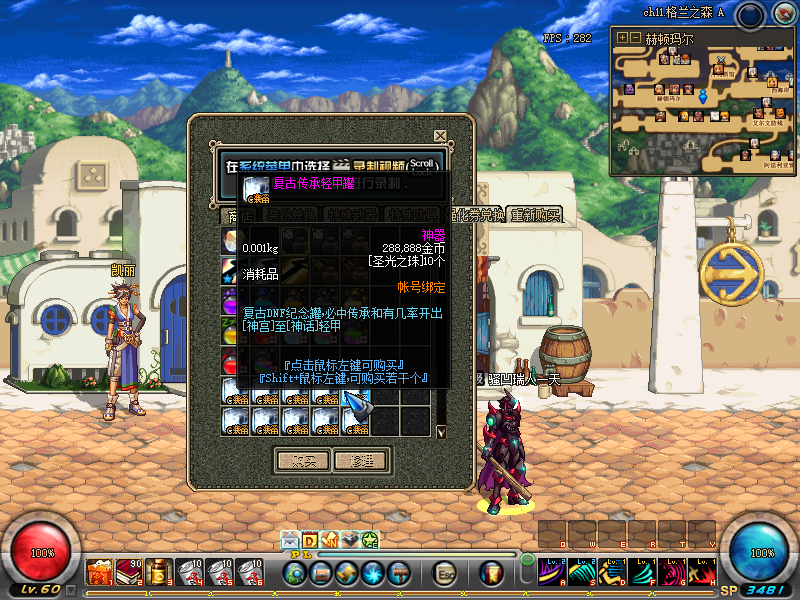Click the 赫顿玛尔 town minimap
This screenshot has width=800, height=600.
(705, 103)
